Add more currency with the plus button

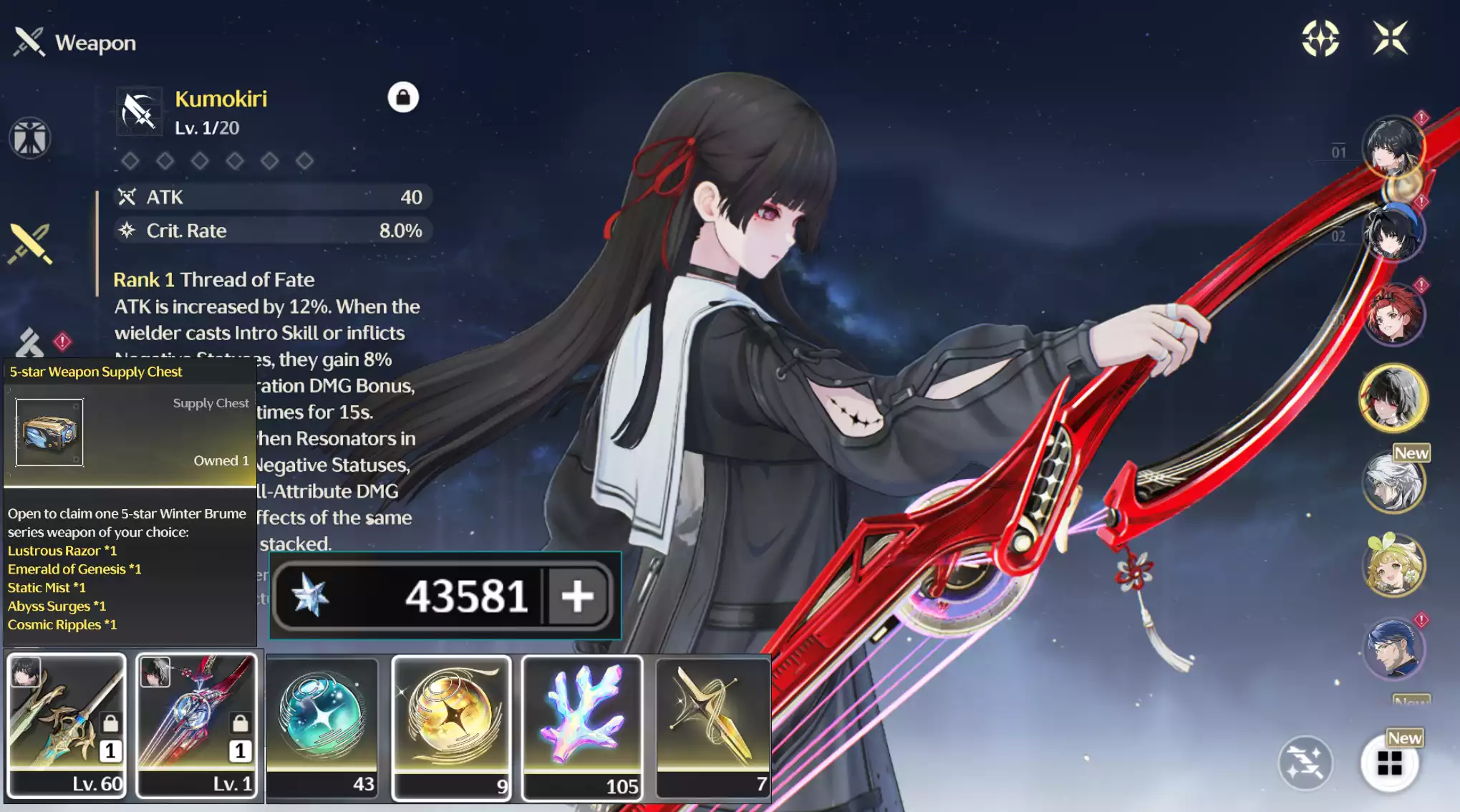[577, 596]
